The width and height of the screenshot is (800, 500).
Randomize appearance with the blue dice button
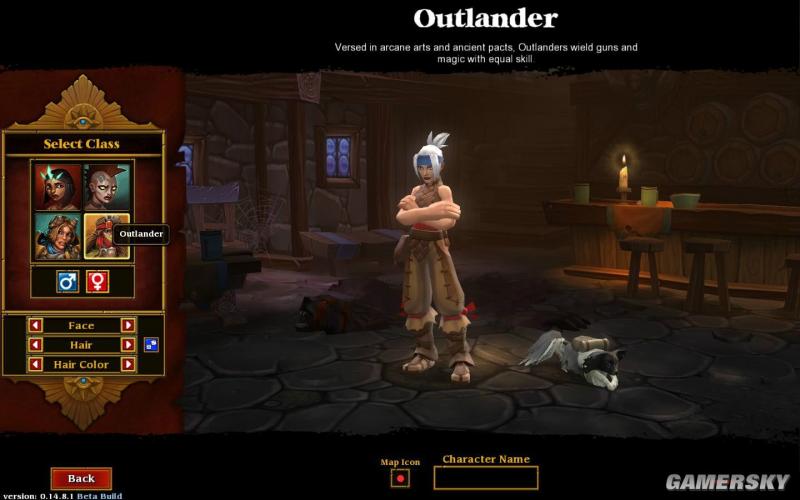(x=151, y=345)
